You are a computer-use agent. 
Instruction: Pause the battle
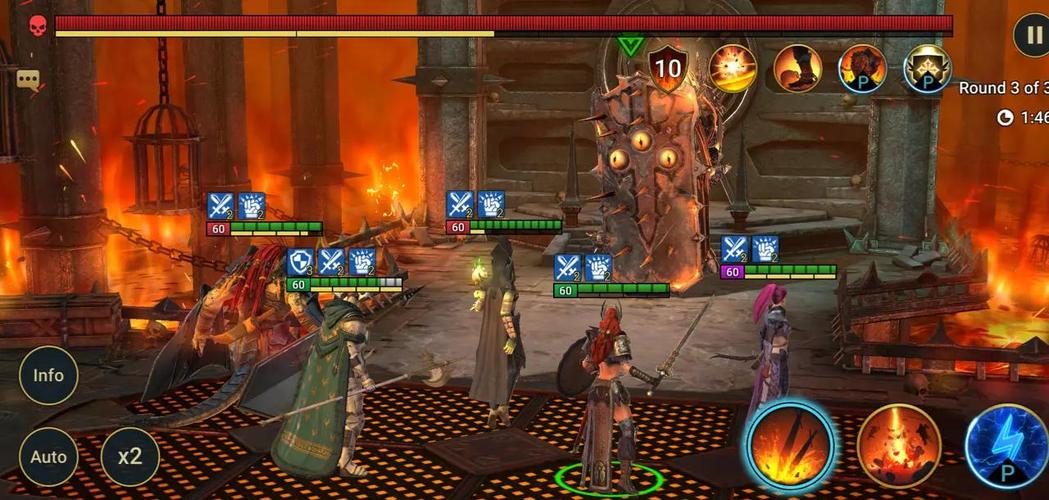click(x=1032, y=36)
